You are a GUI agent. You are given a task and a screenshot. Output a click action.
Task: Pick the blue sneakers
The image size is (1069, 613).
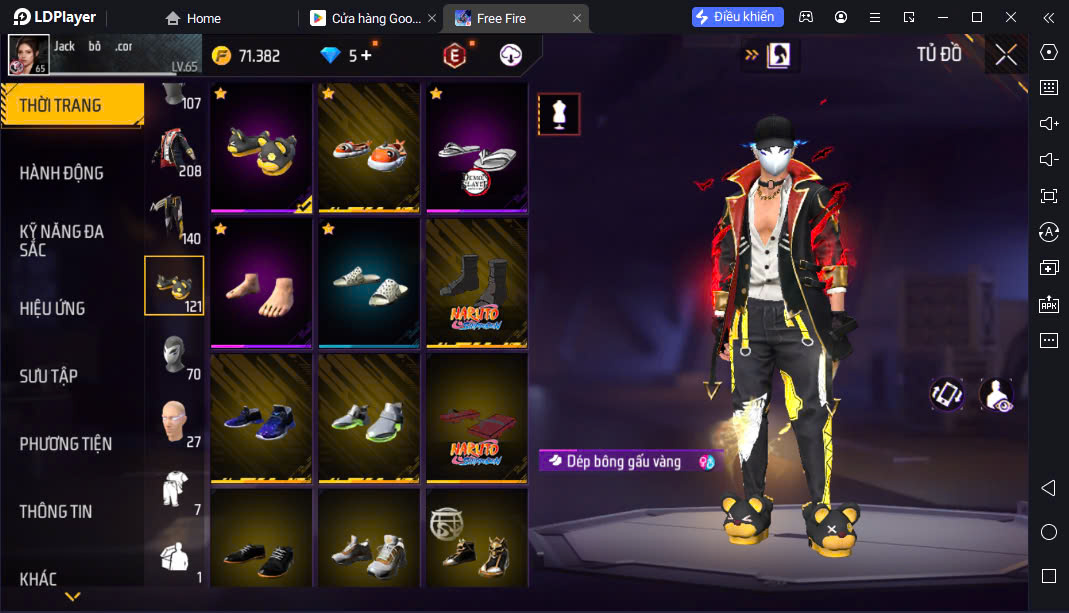pyautogui.click(x=263, y=417)
